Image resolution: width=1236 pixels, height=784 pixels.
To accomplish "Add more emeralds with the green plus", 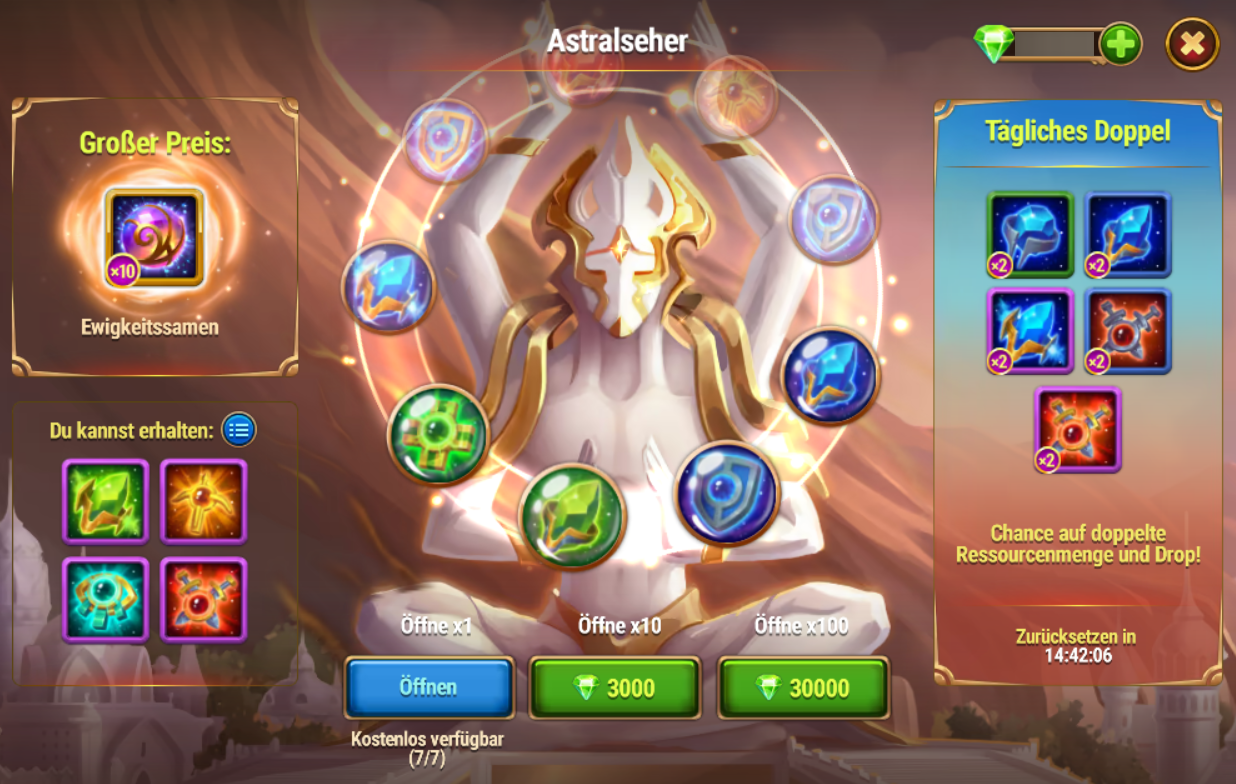I will tap(1120, 45).
